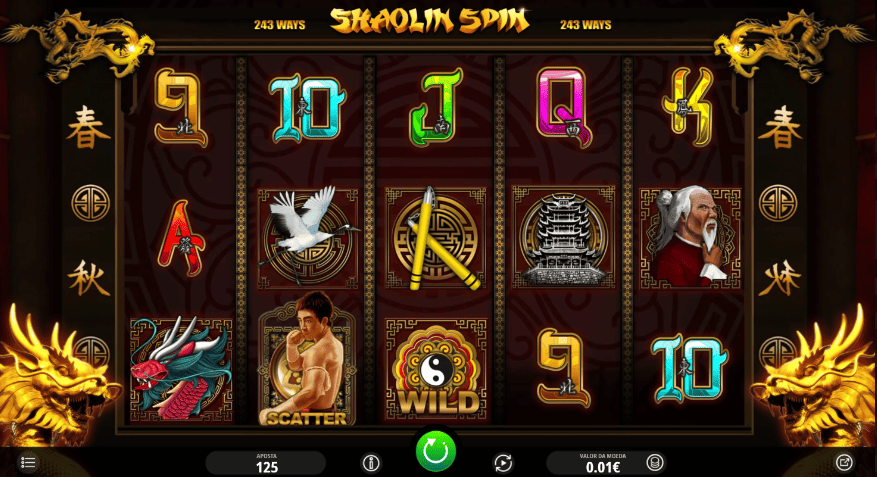Click the bet chip icon beside Aposta
The image size is (877, 477).
pos(371,462)
